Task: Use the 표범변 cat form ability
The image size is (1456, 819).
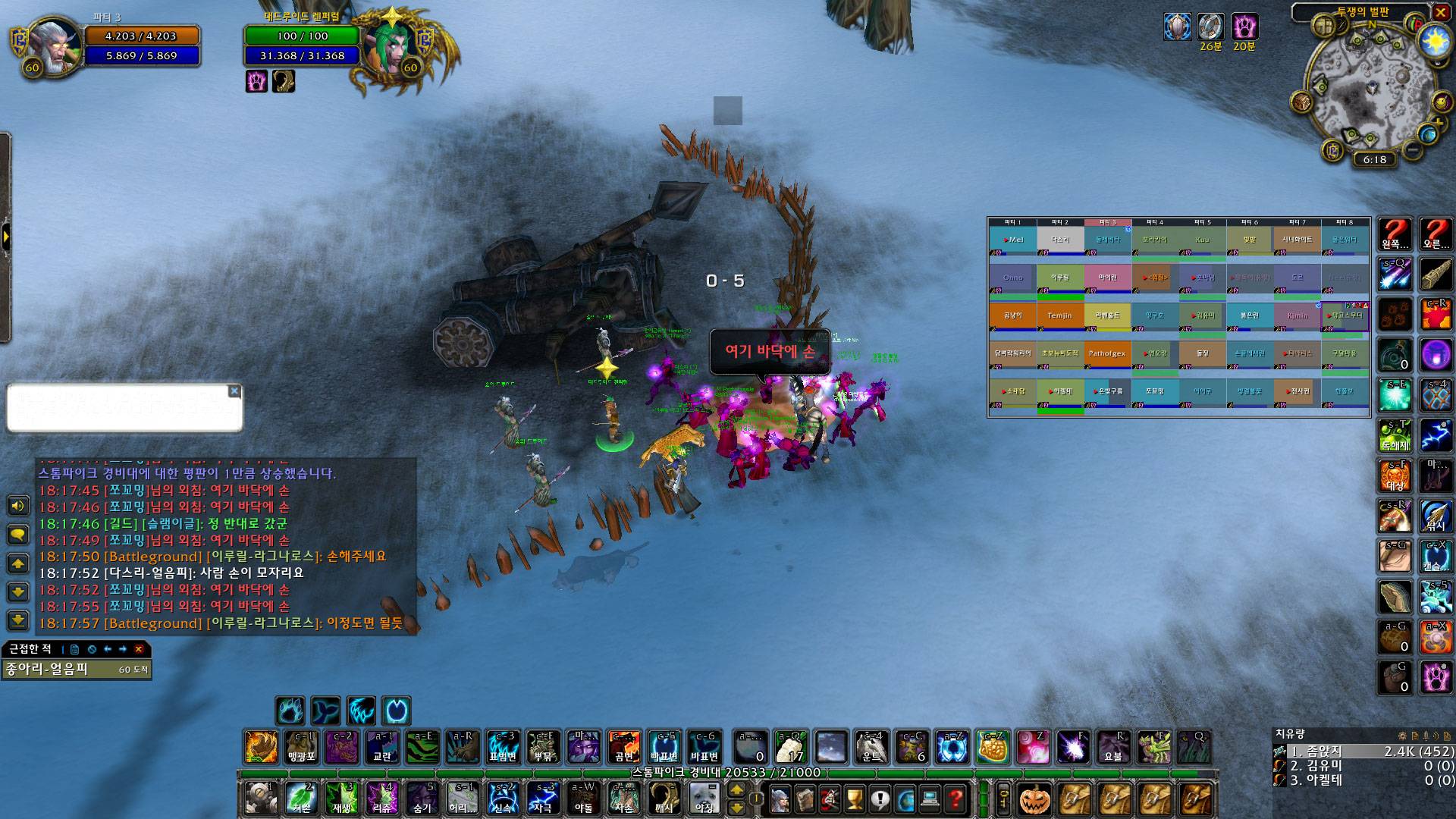Action: pyautogui.click(x=502, y=747)
